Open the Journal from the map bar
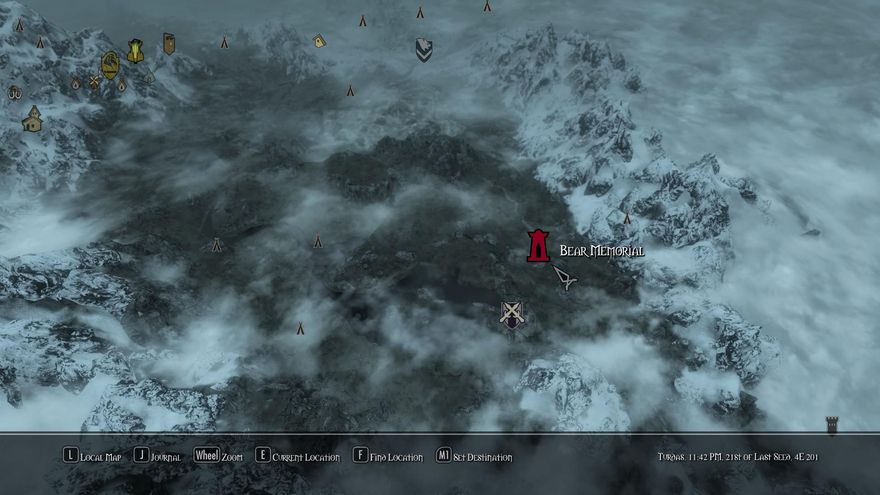 (x=158, y=456)
